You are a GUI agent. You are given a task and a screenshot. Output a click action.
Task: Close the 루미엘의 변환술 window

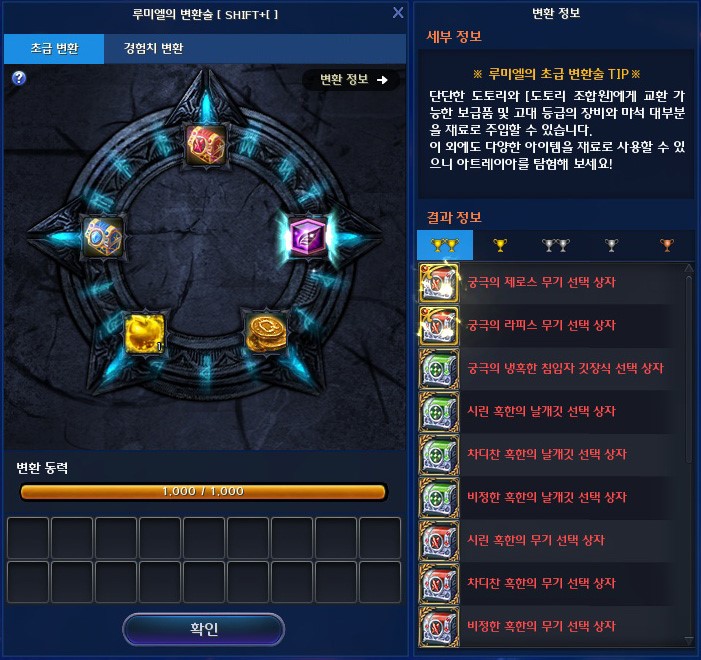pyautogui.click(x=398, y=13)
